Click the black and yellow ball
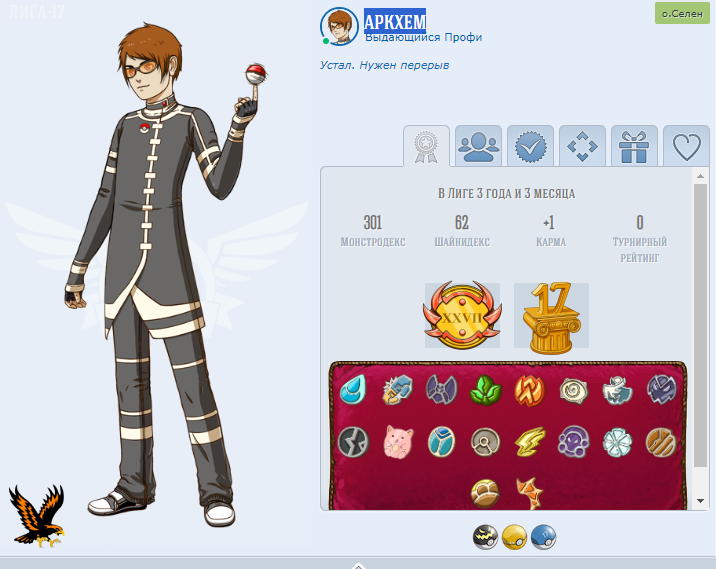 pos(485,537)
